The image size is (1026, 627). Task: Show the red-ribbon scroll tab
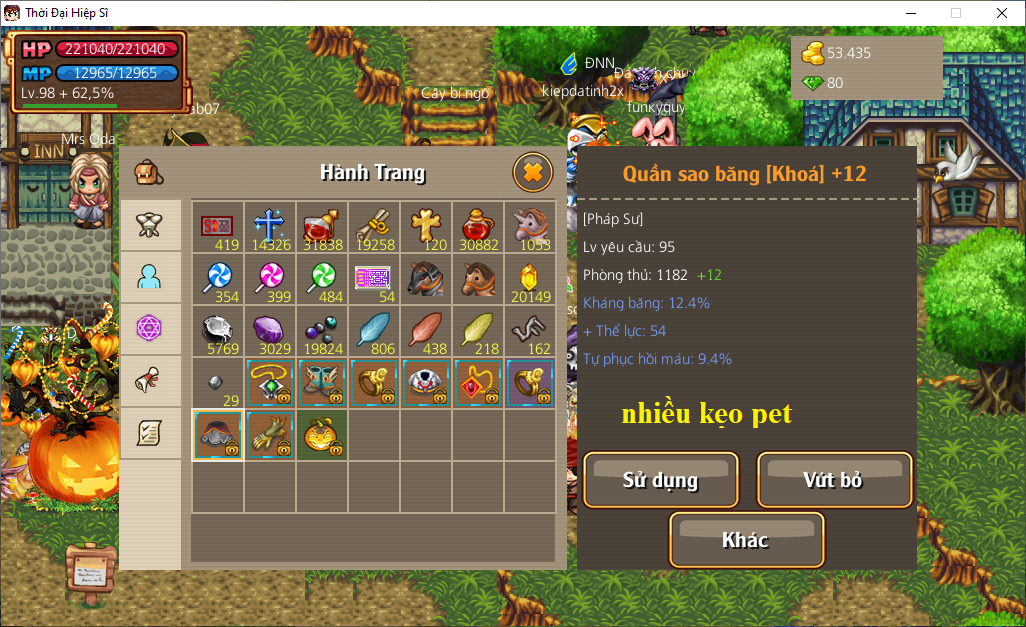point(150,381)
